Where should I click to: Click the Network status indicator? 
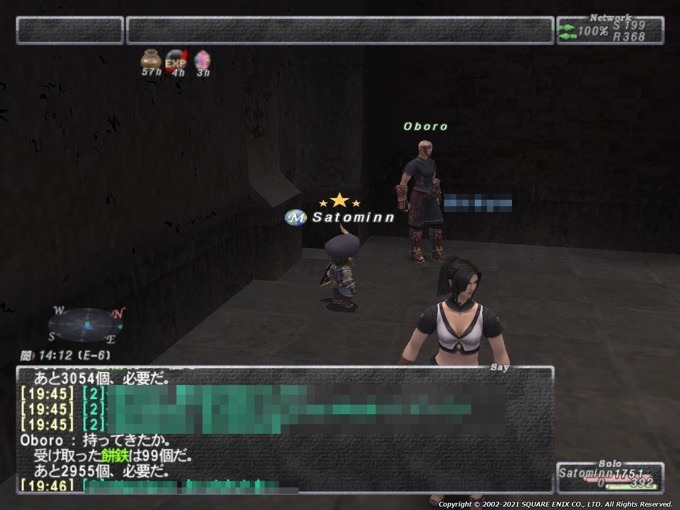(x=609, y=30)
